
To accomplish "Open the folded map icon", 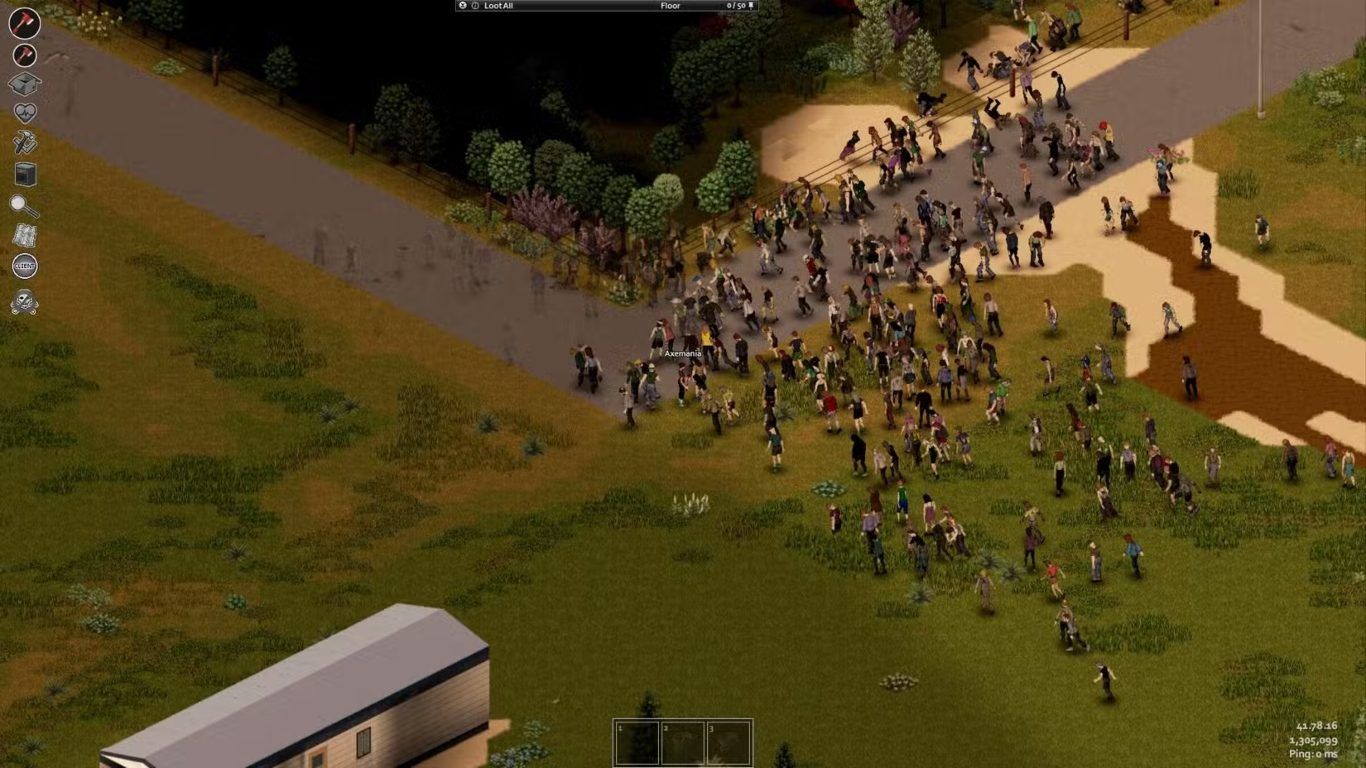I will [x=24, y=236].
